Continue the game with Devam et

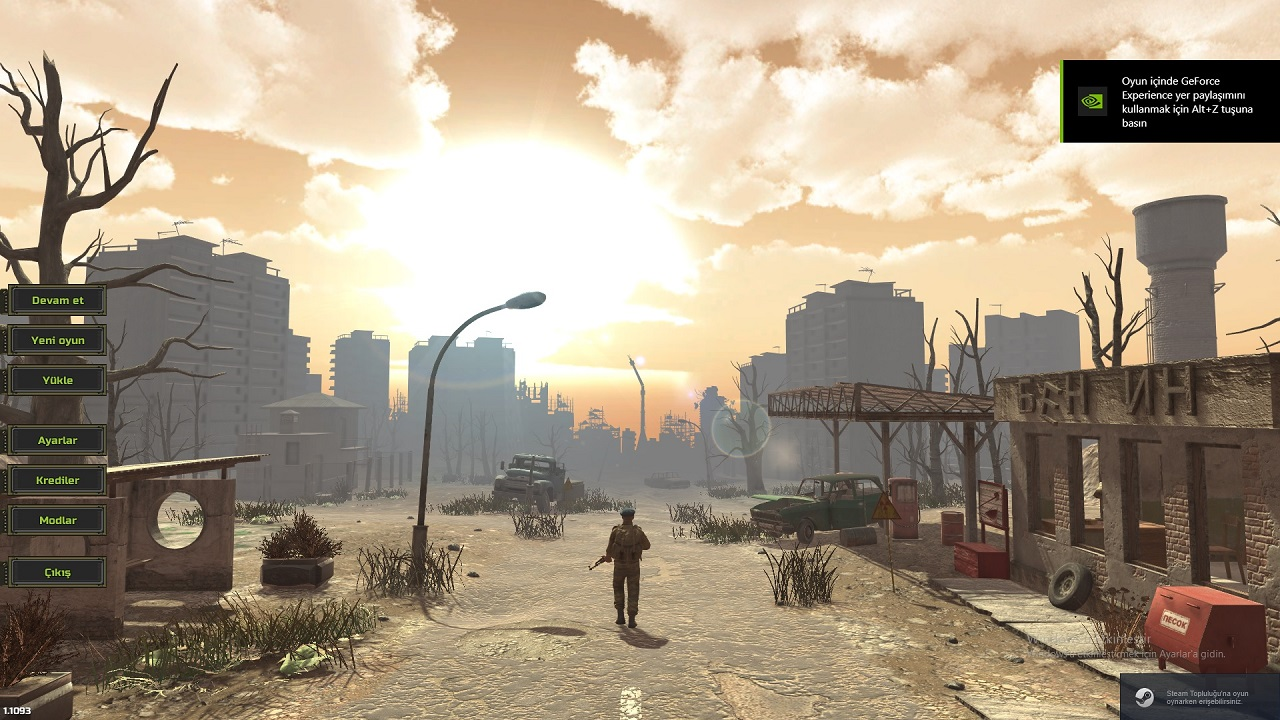57,300
